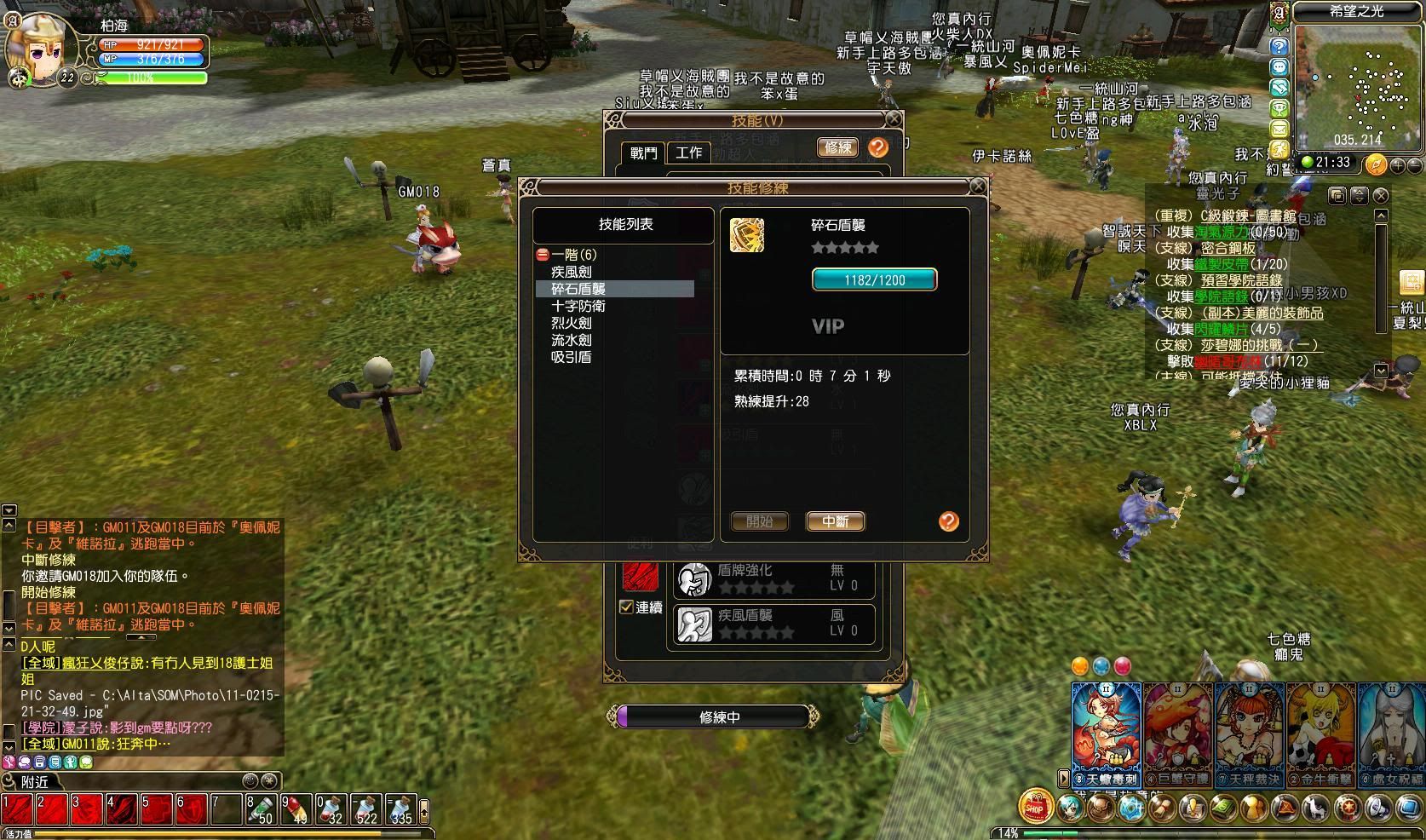1426x840 pixels.
Task: Click the 中斷 interrupt button
Action: (x=835, y=521)
